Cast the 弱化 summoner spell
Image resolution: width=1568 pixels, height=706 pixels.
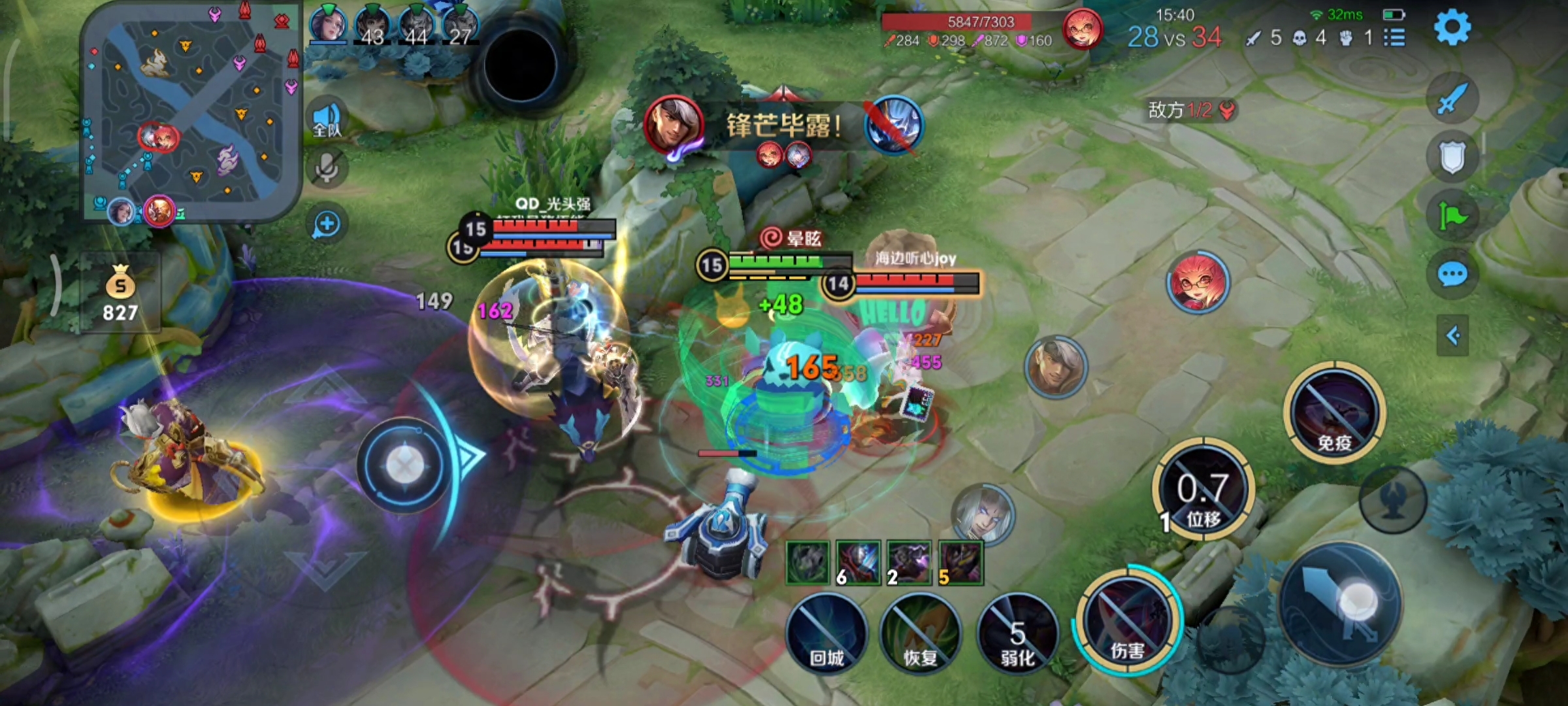click(x=1017, y=634)
